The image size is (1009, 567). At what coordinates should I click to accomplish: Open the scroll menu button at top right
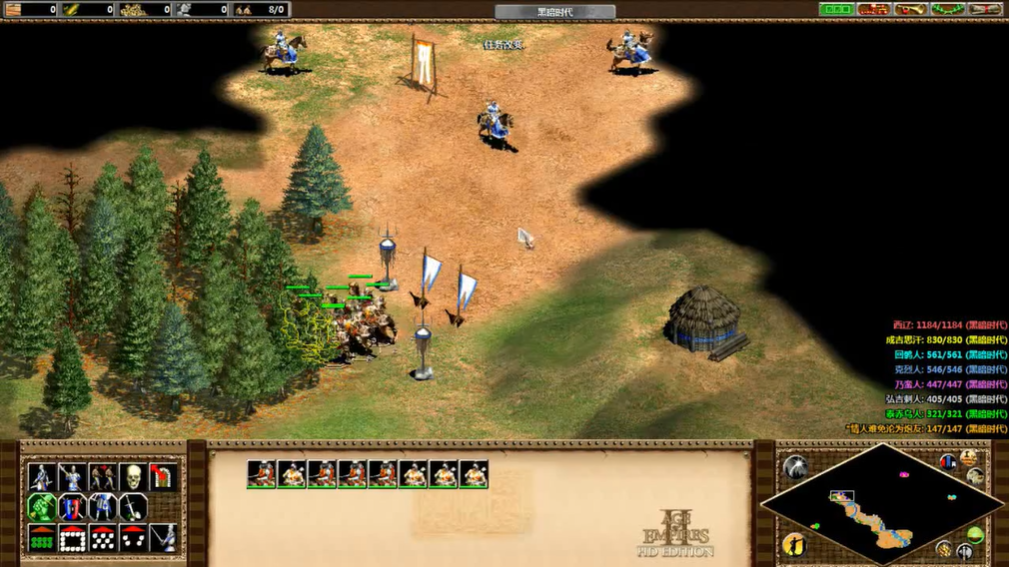pos(985,10)
